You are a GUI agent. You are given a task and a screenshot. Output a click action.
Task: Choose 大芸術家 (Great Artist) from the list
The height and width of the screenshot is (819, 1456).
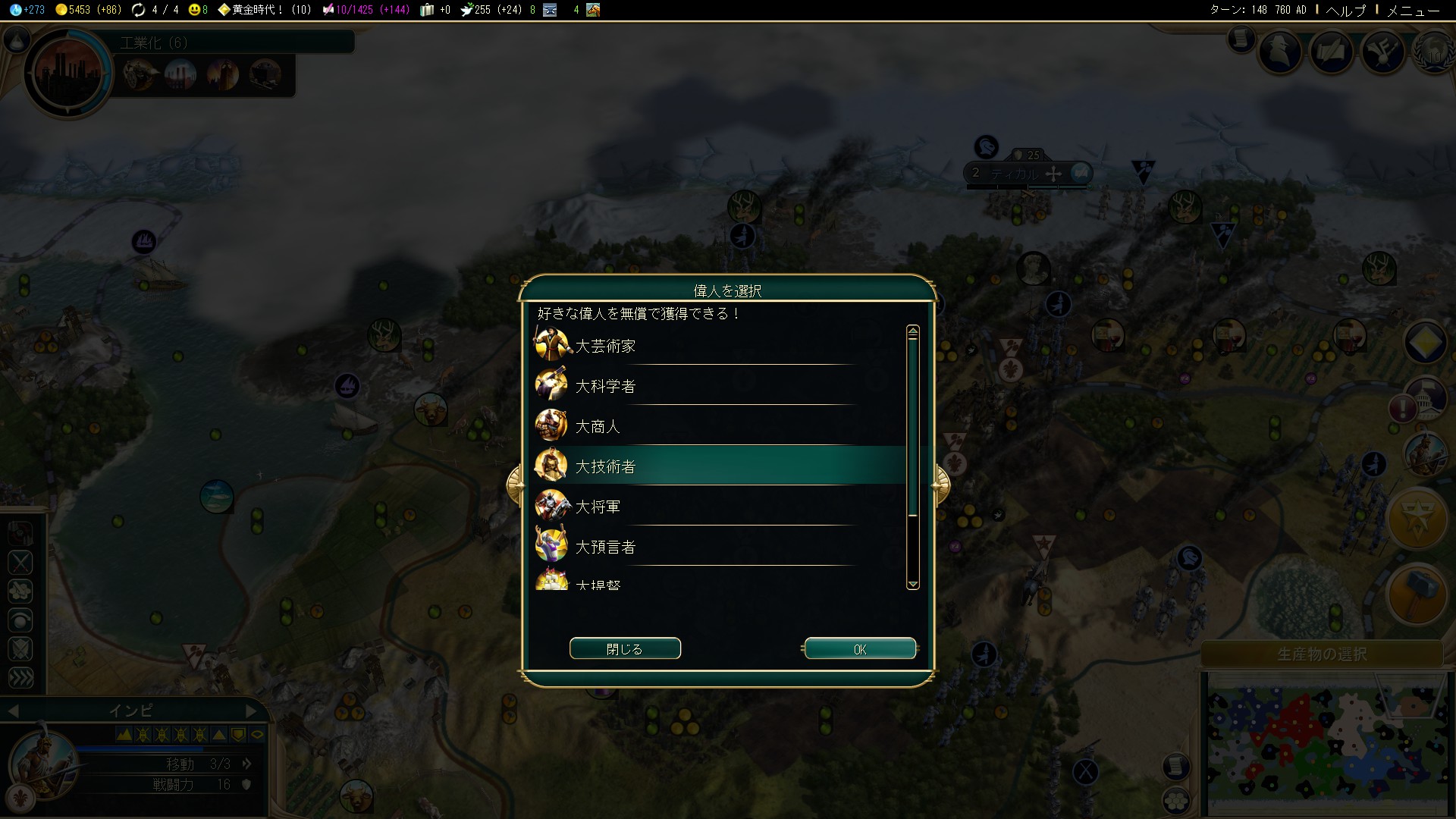pyautogui.click(x=605, y=346)
